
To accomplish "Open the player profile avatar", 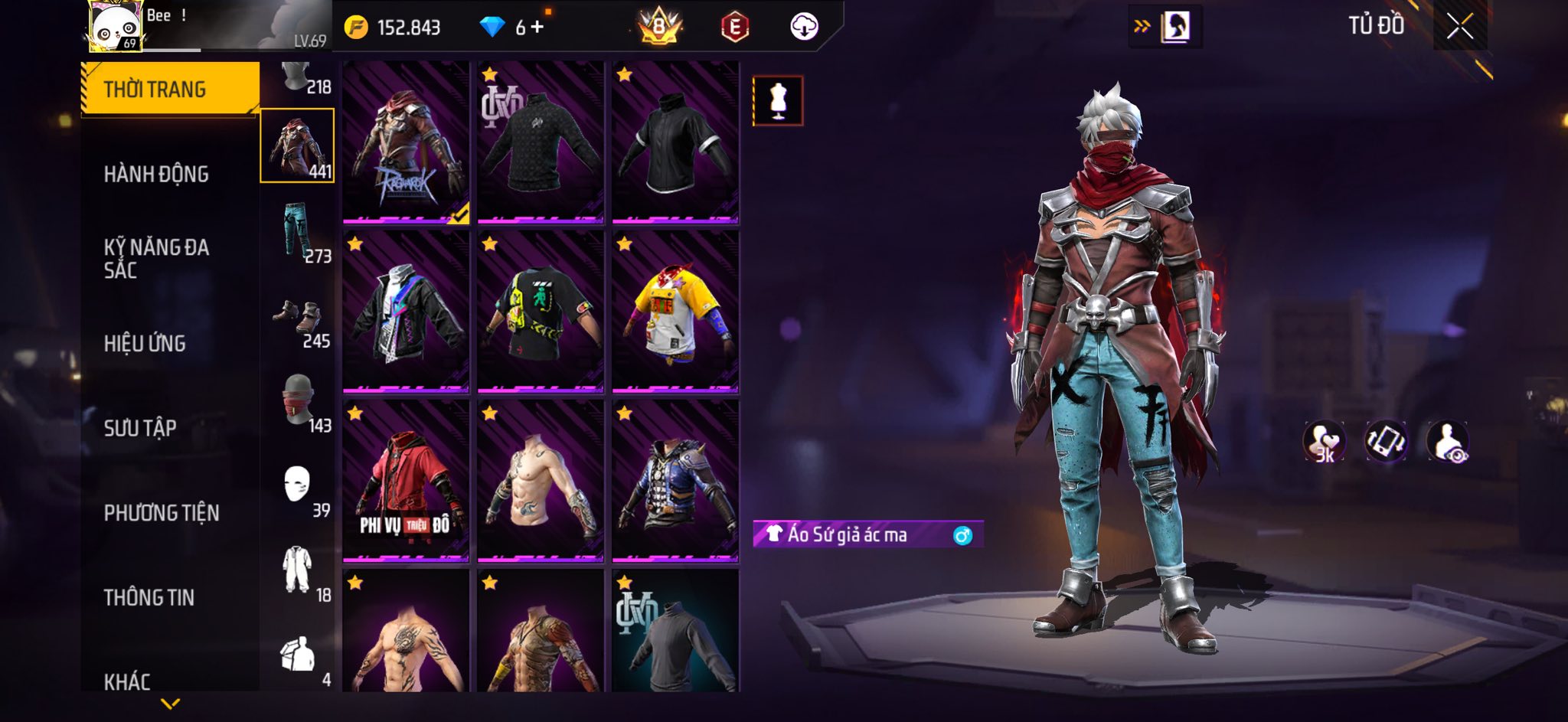I will 114,26.
